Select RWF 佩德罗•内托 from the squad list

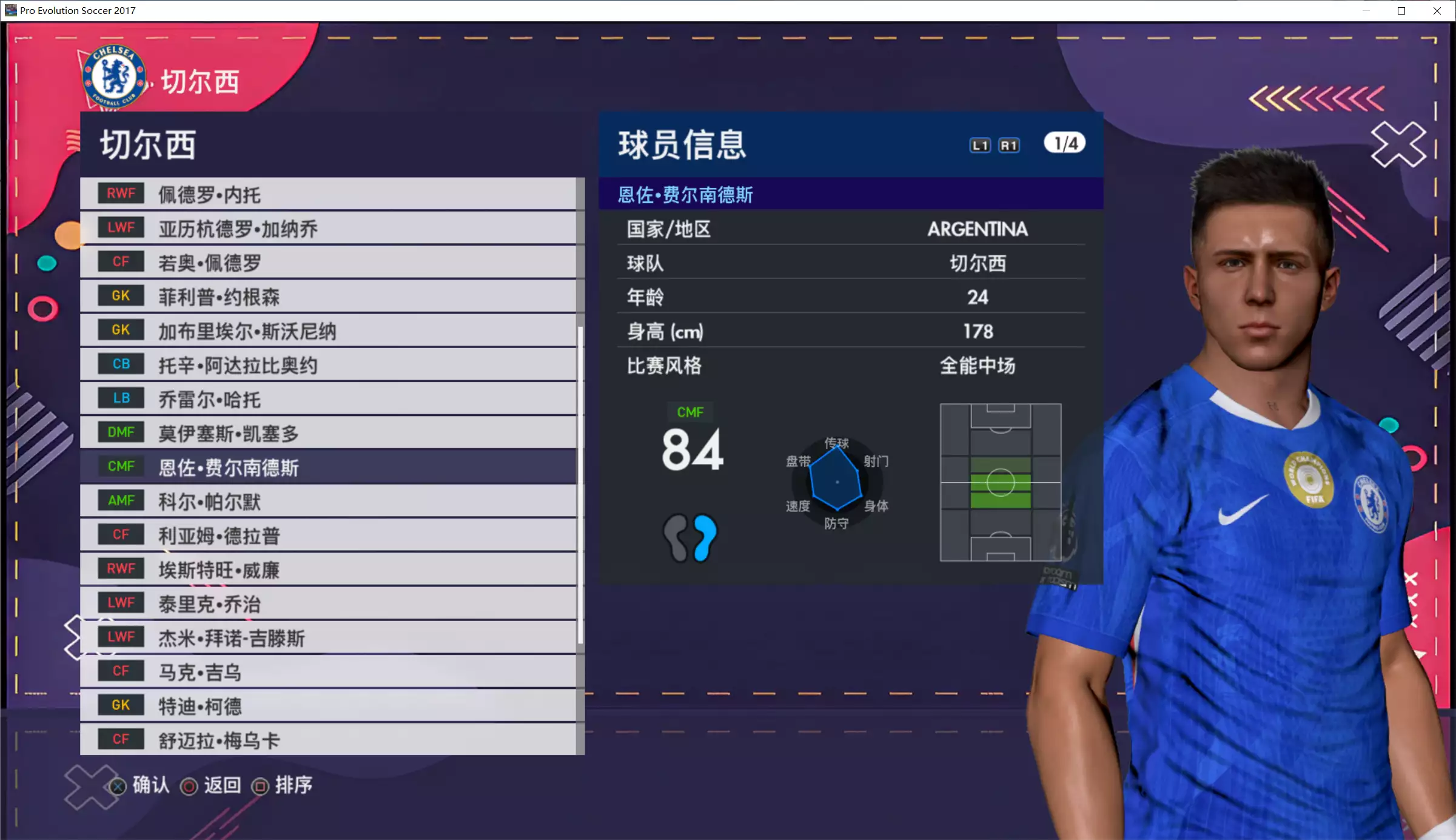[327, 194]
